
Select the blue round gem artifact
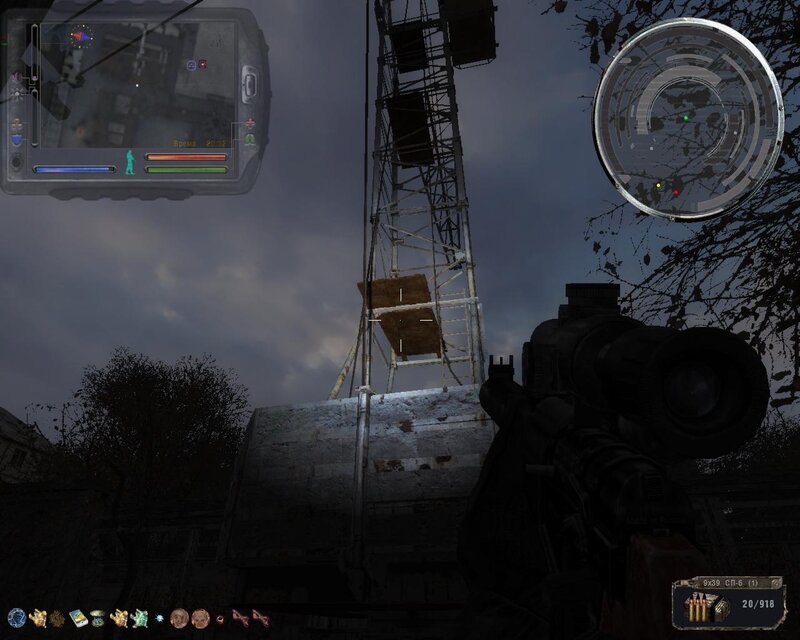point(15,617)
